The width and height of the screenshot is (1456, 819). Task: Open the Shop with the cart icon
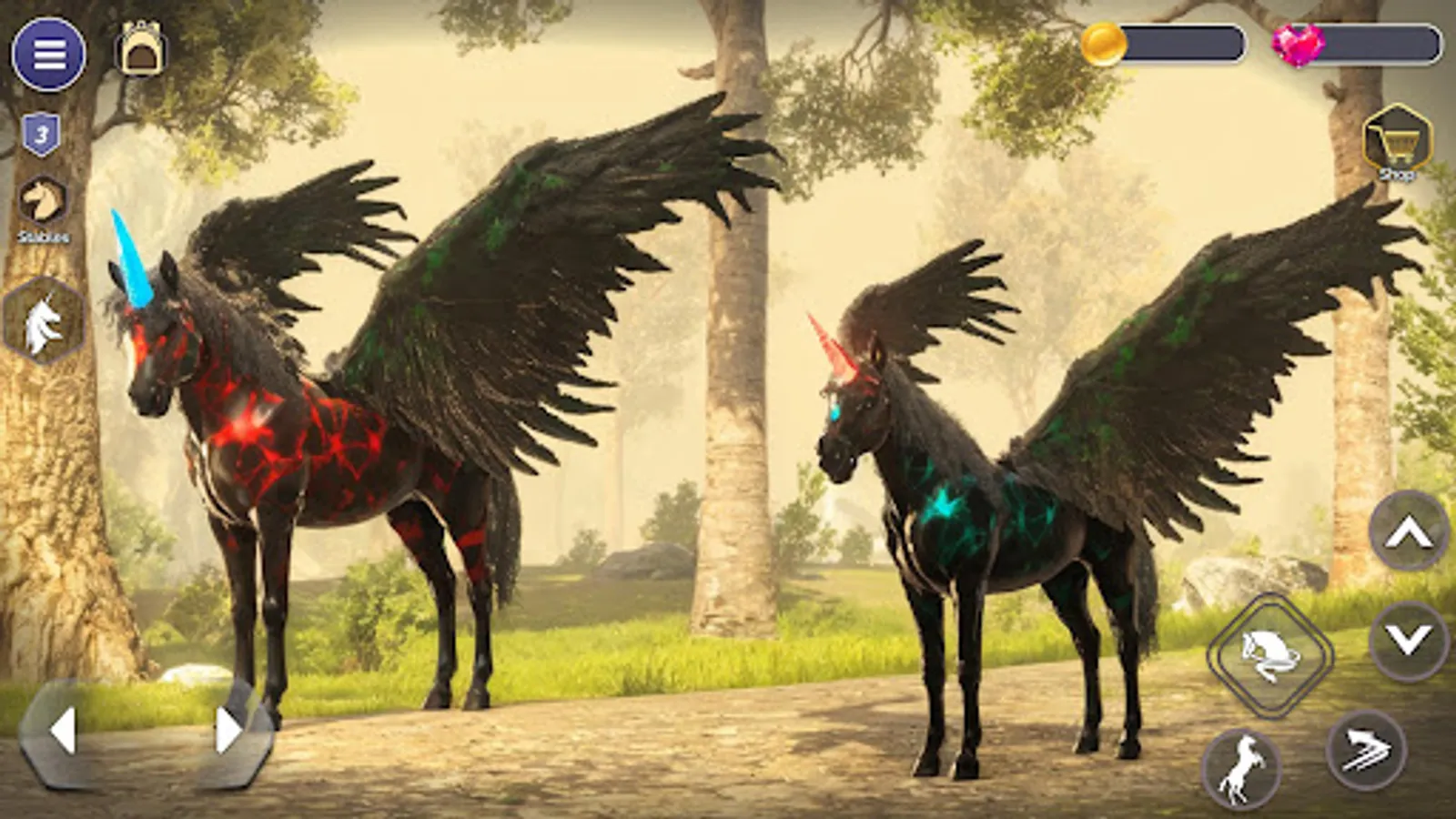(1399, 144)
